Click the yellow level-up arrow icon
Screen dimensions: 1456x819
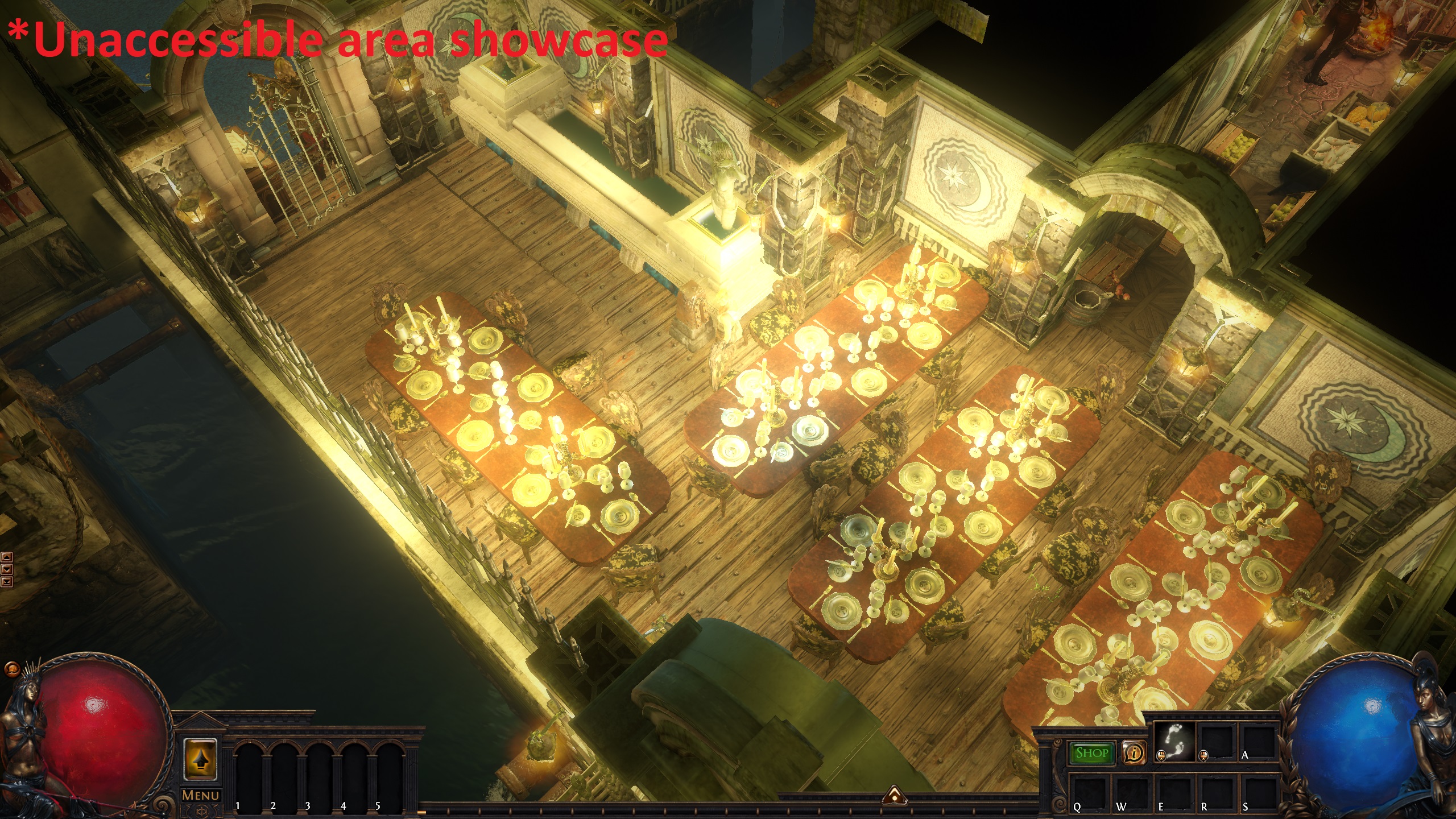coord(200,758)
